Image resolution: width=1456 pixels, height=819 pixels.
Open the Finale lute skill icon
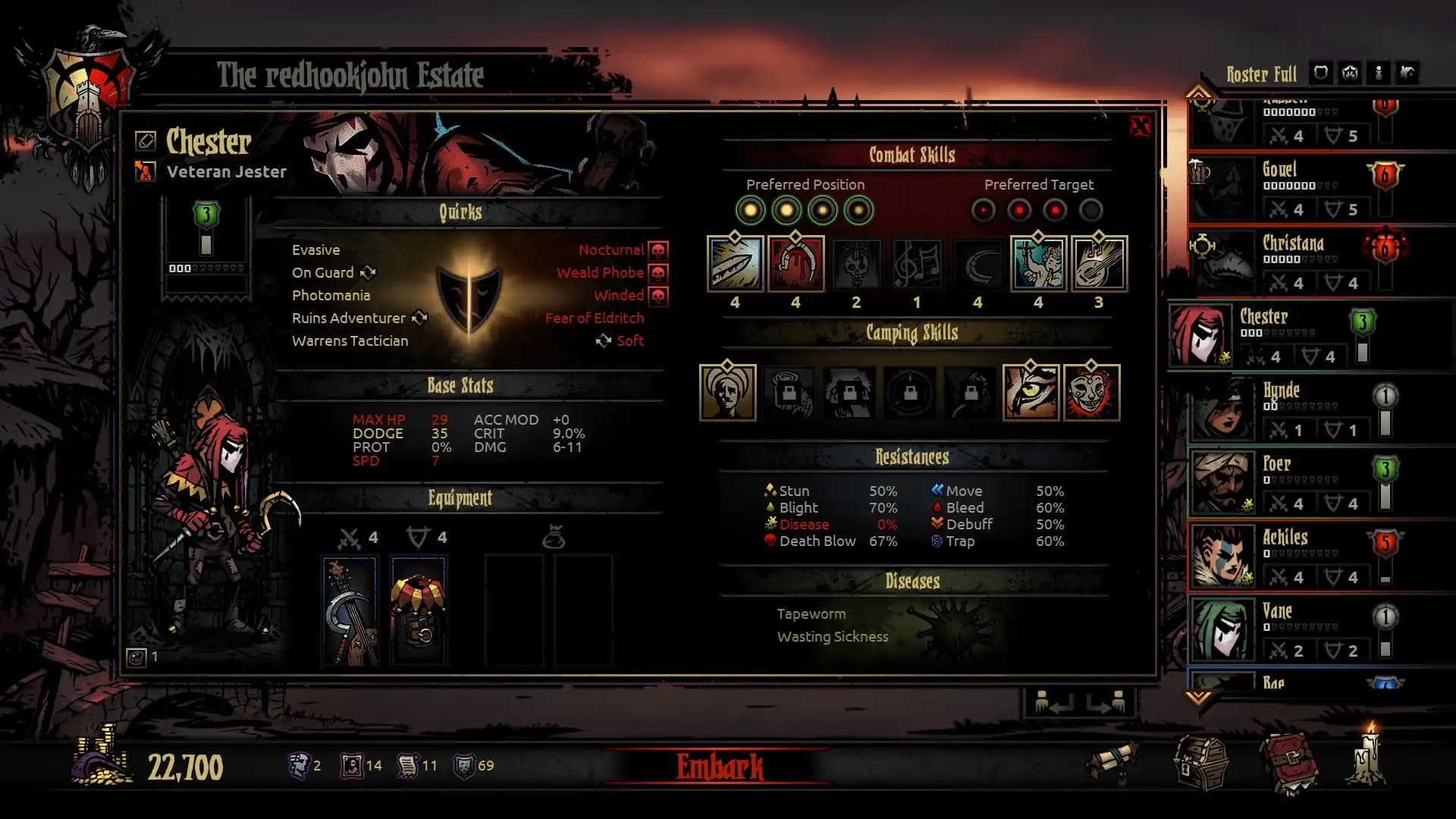click(1098, 263)
